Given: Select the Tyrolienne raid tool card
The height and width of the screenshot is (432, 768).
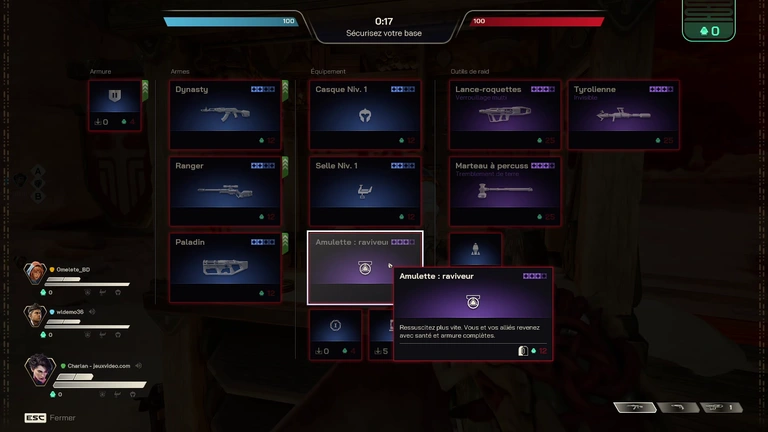Looking at the screenshot, I should [x=623, y=114].
